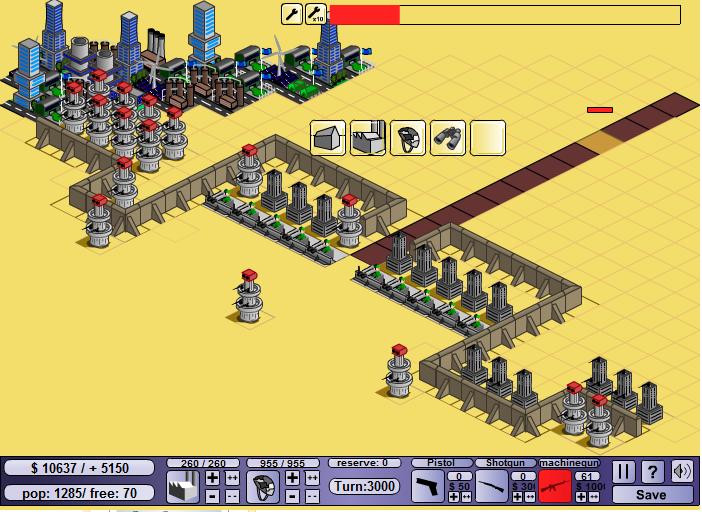This screenshot has height=512, width=702.
Task: Save the game
Action: [x=652, y=494]
